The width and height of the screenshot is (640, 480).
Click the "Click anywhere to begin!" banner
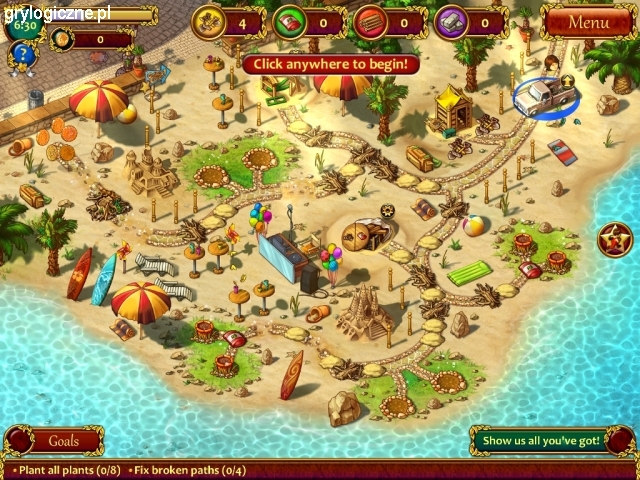[330, 64]
